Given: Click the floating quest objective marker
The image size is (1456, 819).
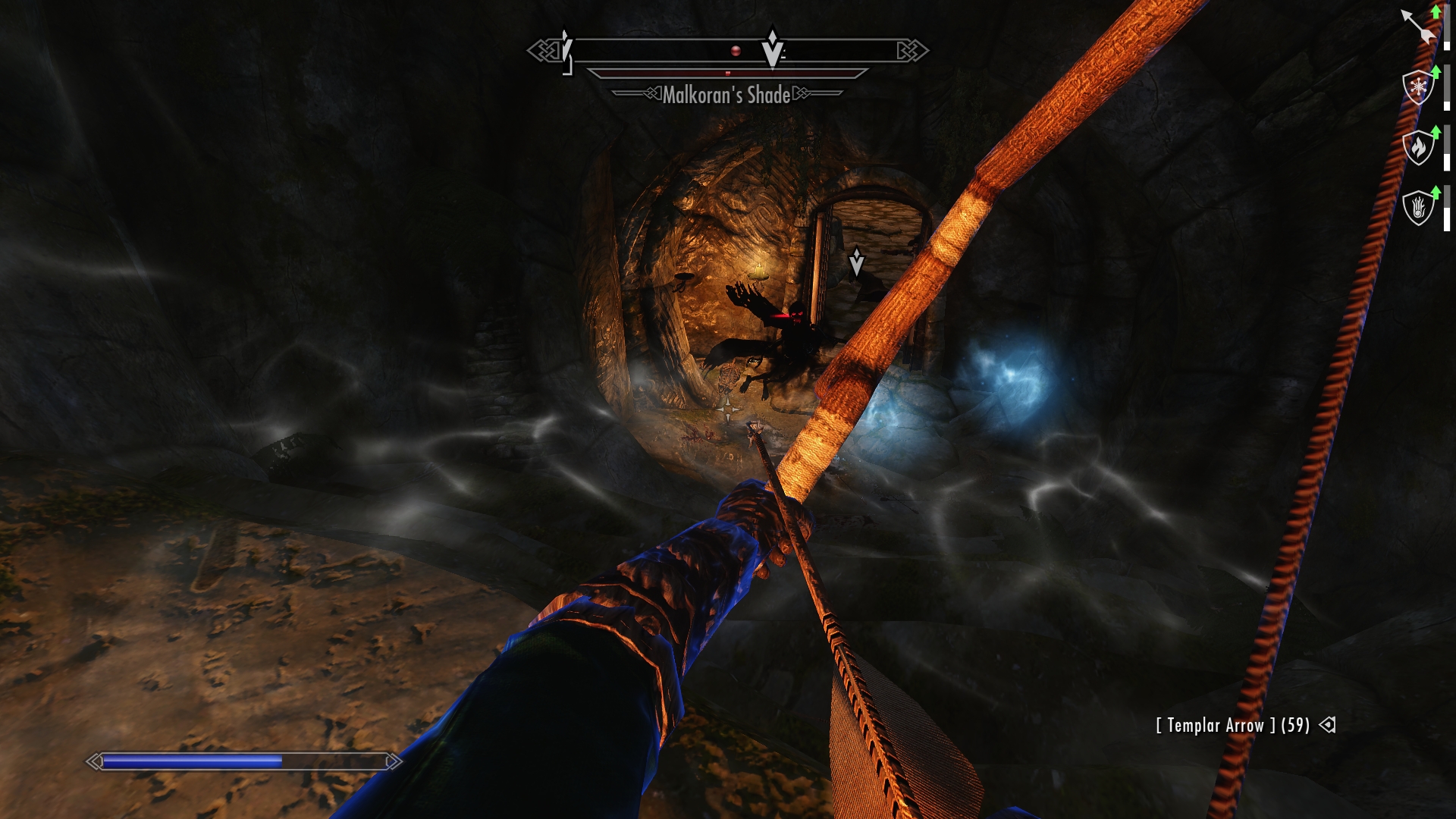Looking at the screenshot, I should point(857,261).
